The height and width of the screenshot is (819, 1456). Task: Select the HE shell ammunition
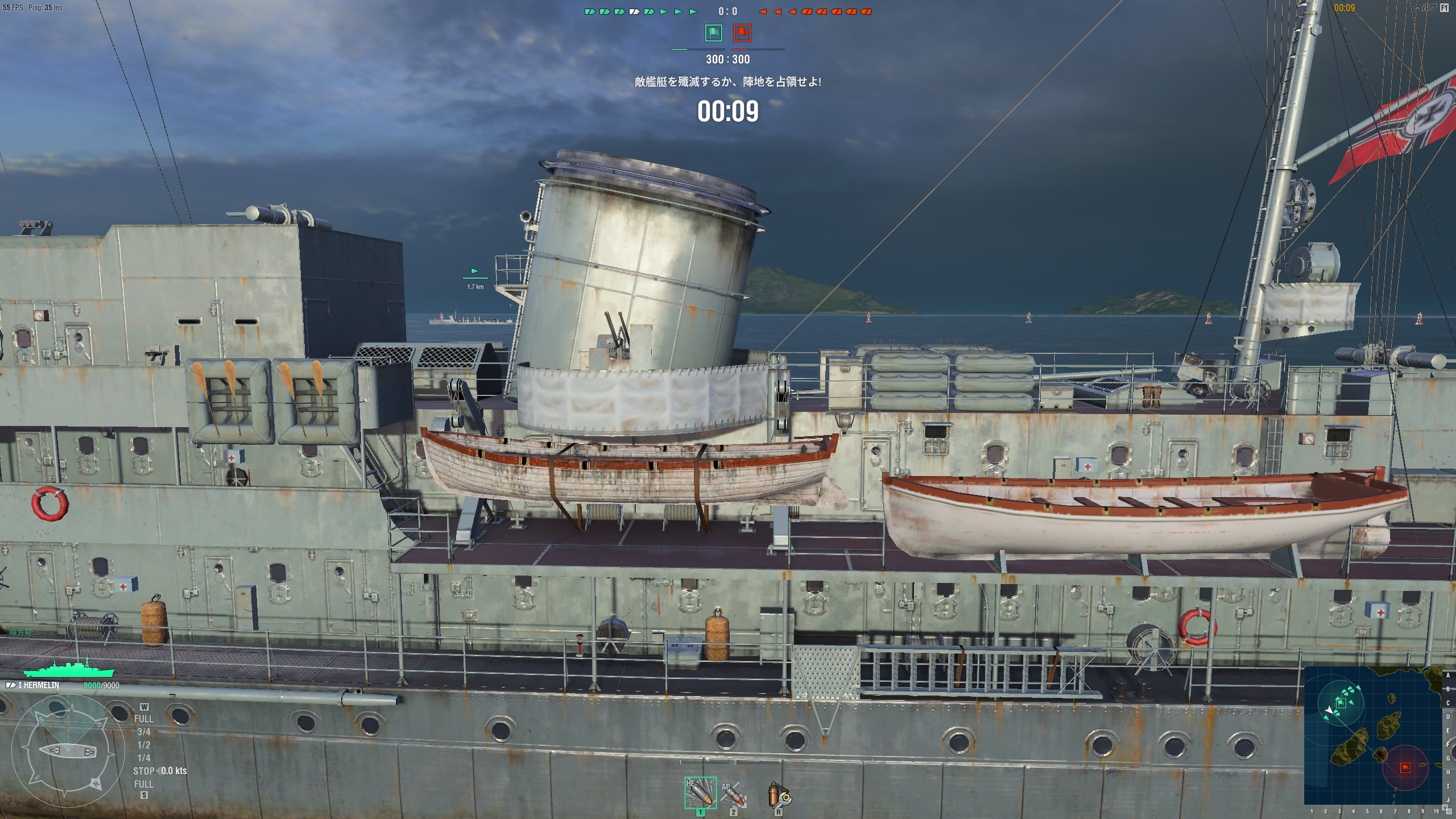[x=700, y=792]
